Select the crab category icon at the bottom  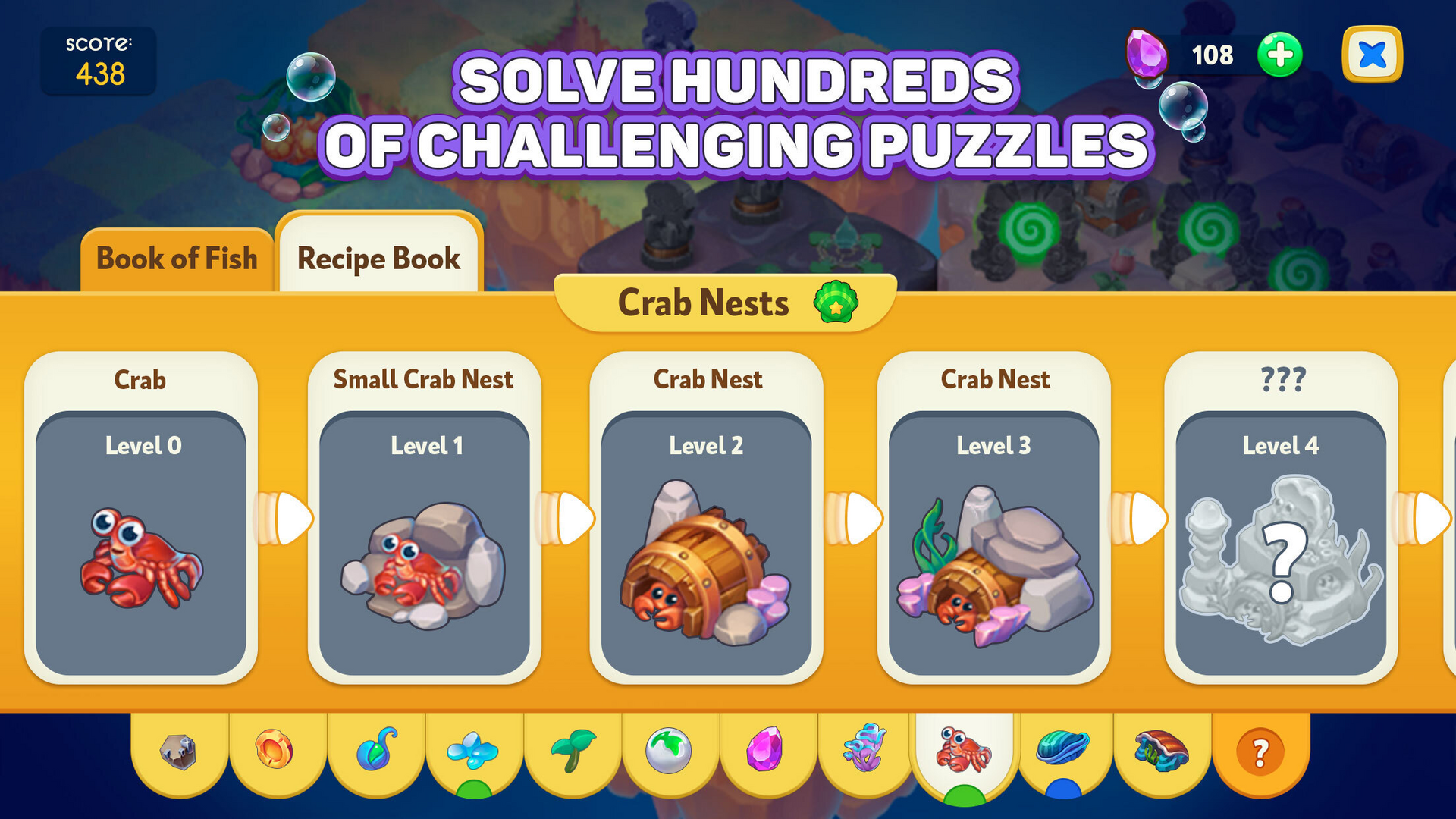(963, 751)
